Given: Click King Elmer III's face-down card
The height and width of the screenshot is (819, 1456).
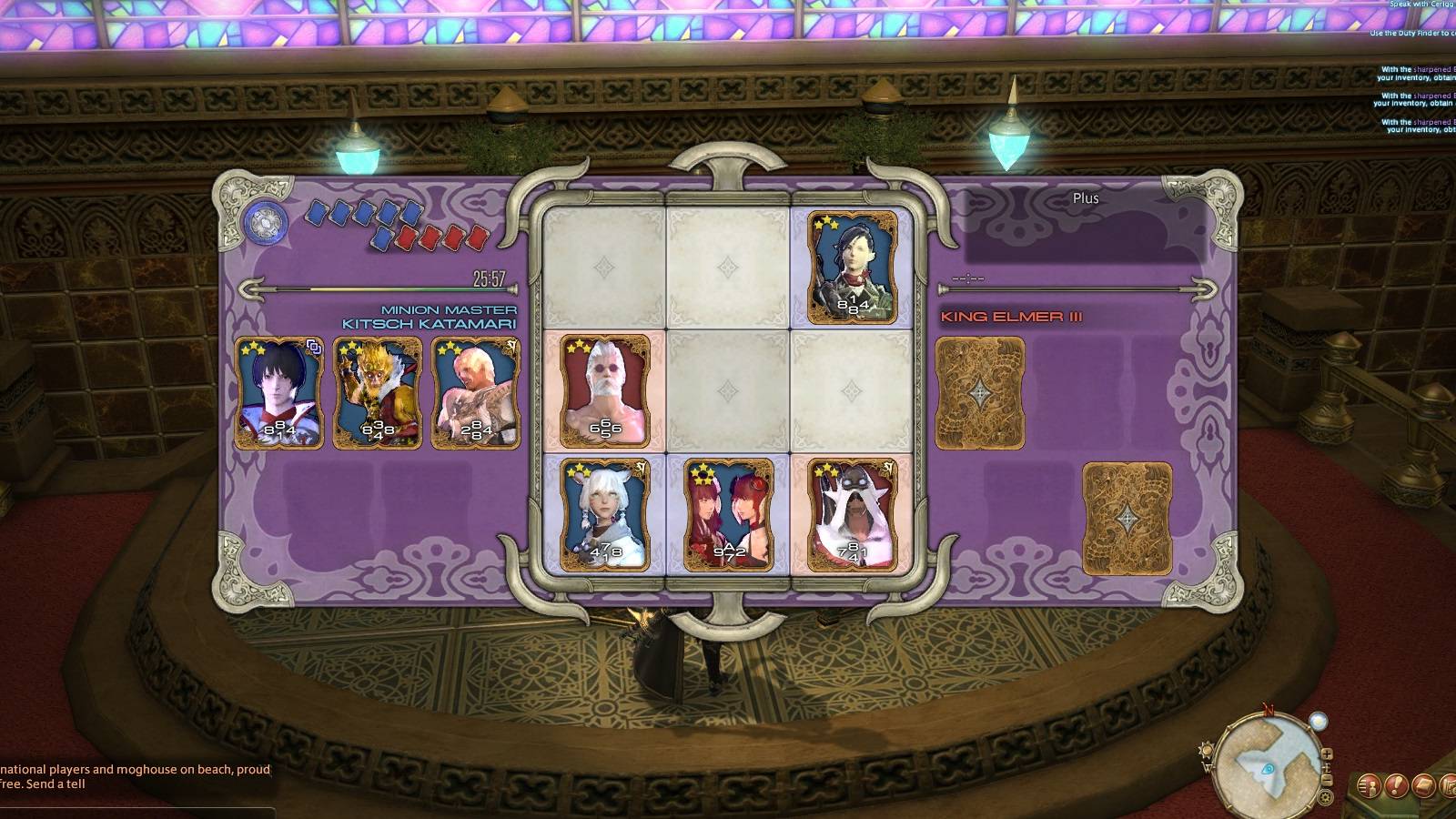Looking at the screenshot, I should pyautogui.click(x=979, y=391).
